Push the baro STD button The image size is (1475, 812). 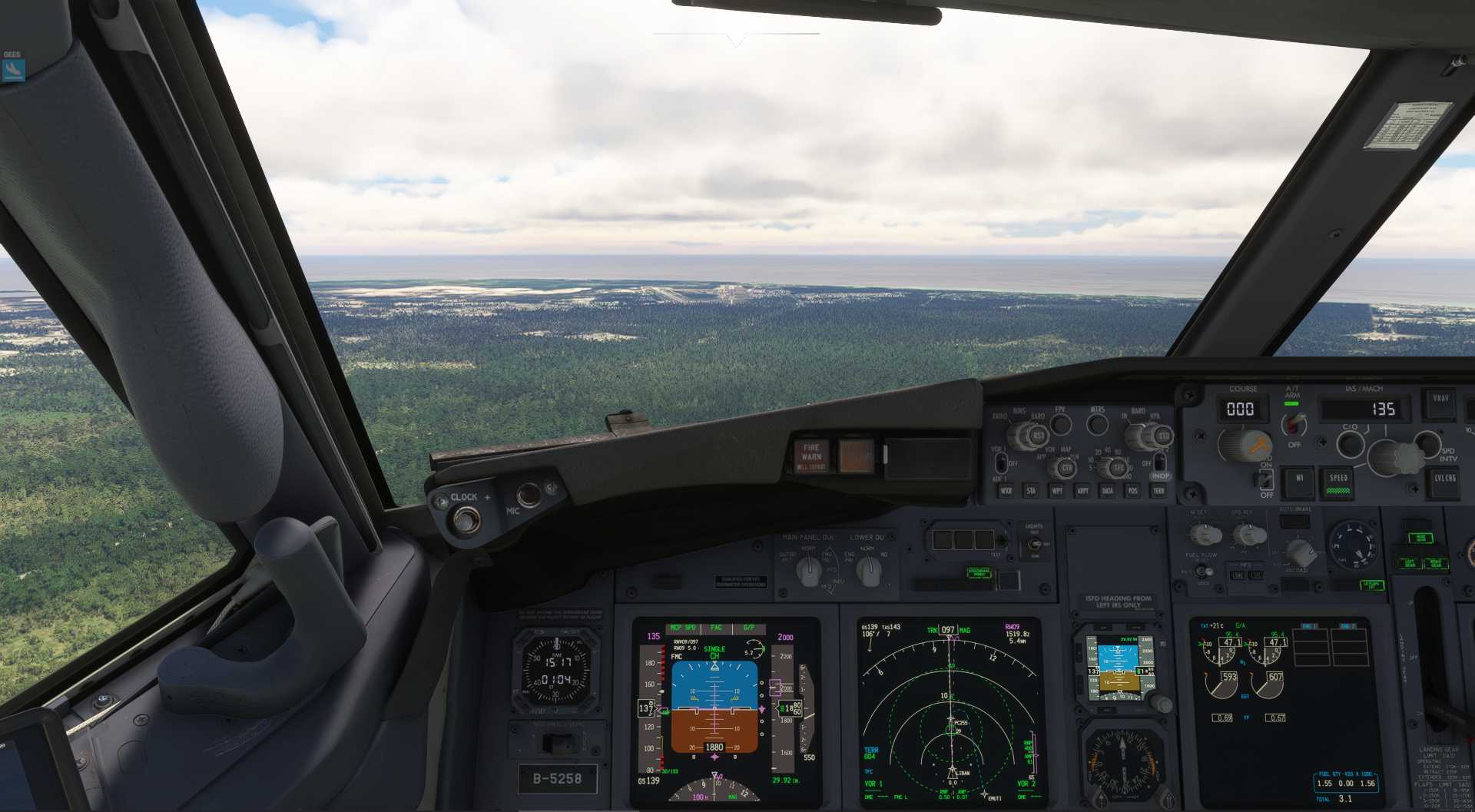pos(1163,436)
